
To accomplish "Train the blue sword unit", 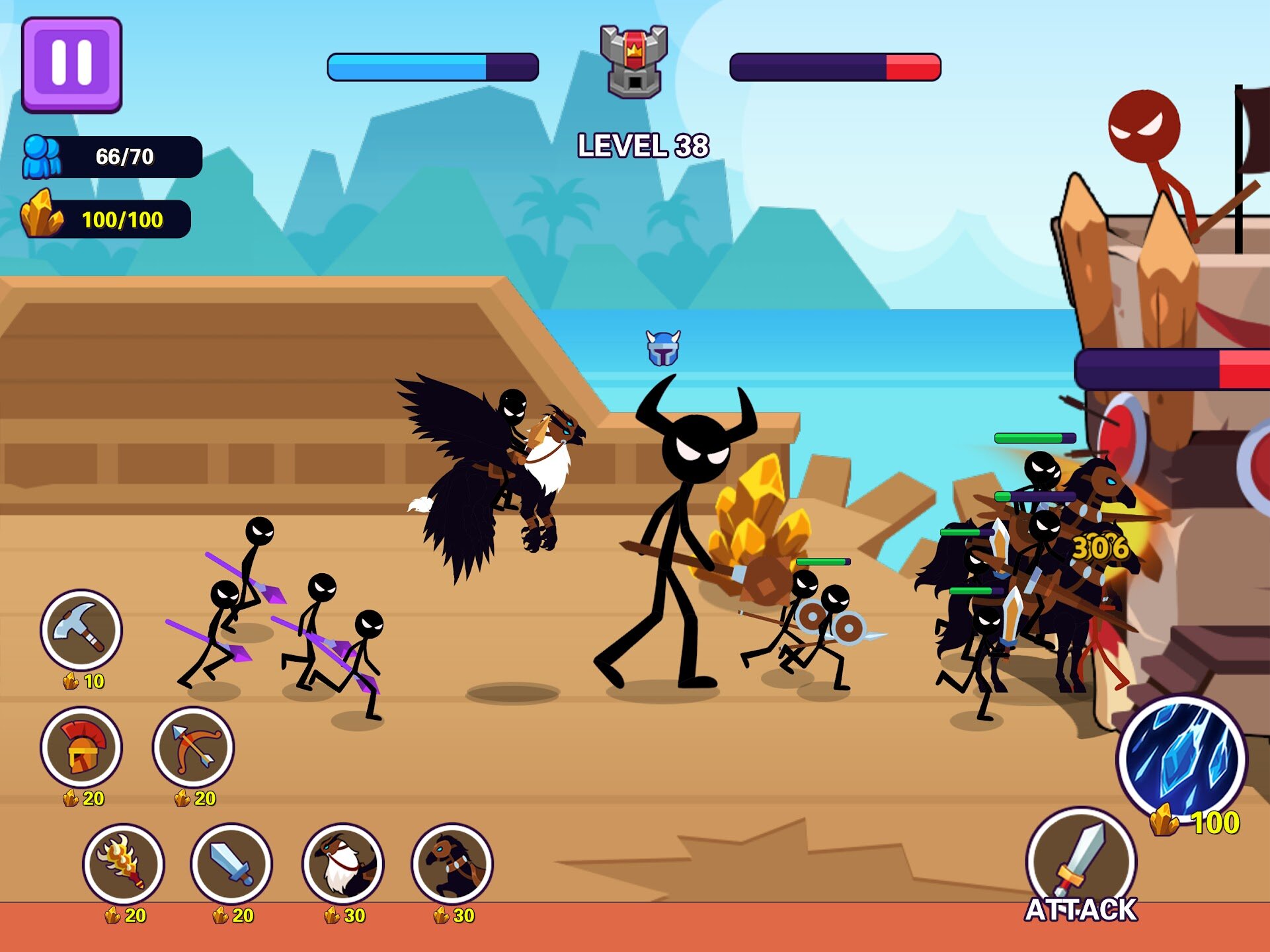I will point(231,863).
